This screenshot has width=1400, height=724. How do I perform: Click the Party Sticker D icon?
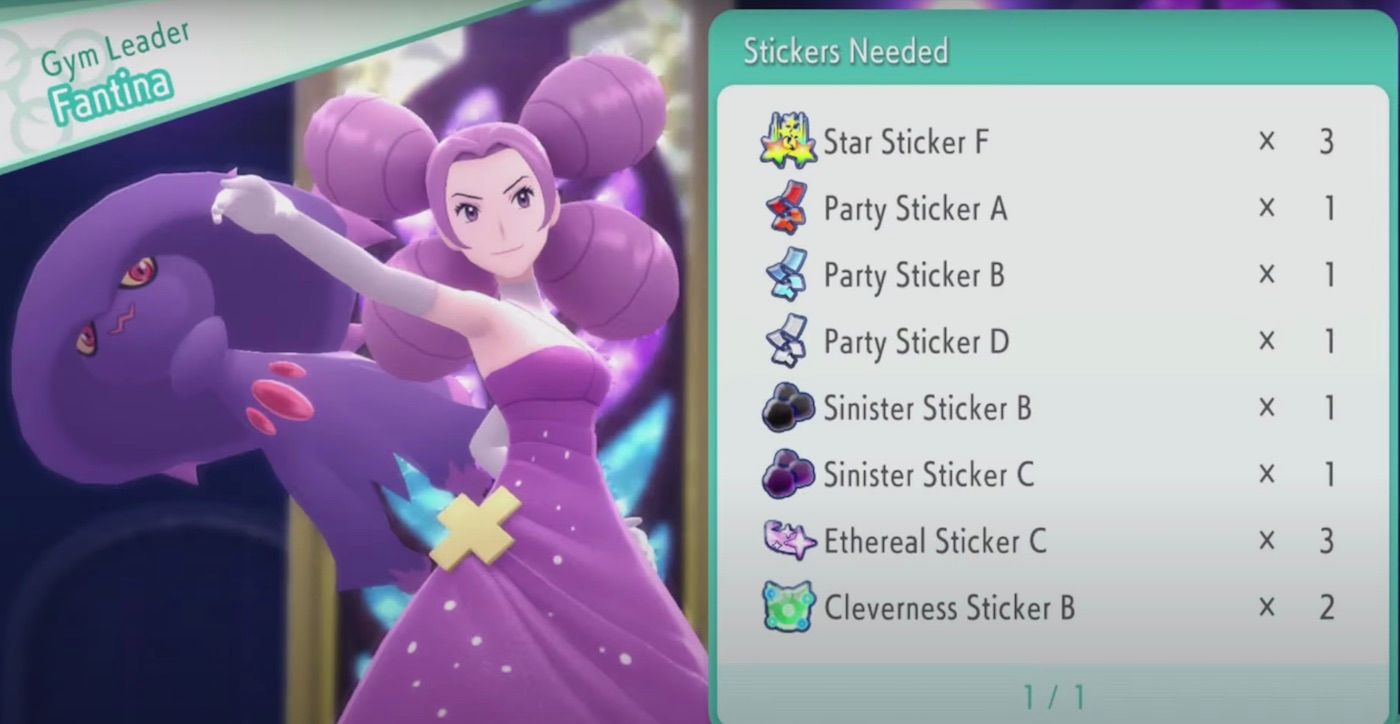786,342
